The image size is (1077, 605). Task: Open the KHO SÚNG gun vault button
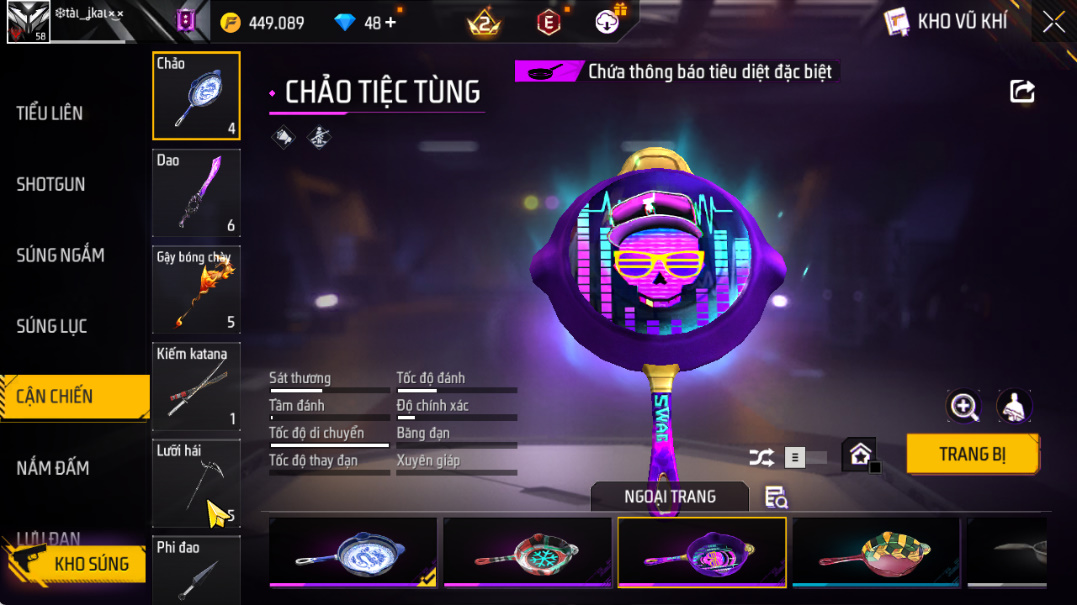pyautogui.click(x=80, y=564)
